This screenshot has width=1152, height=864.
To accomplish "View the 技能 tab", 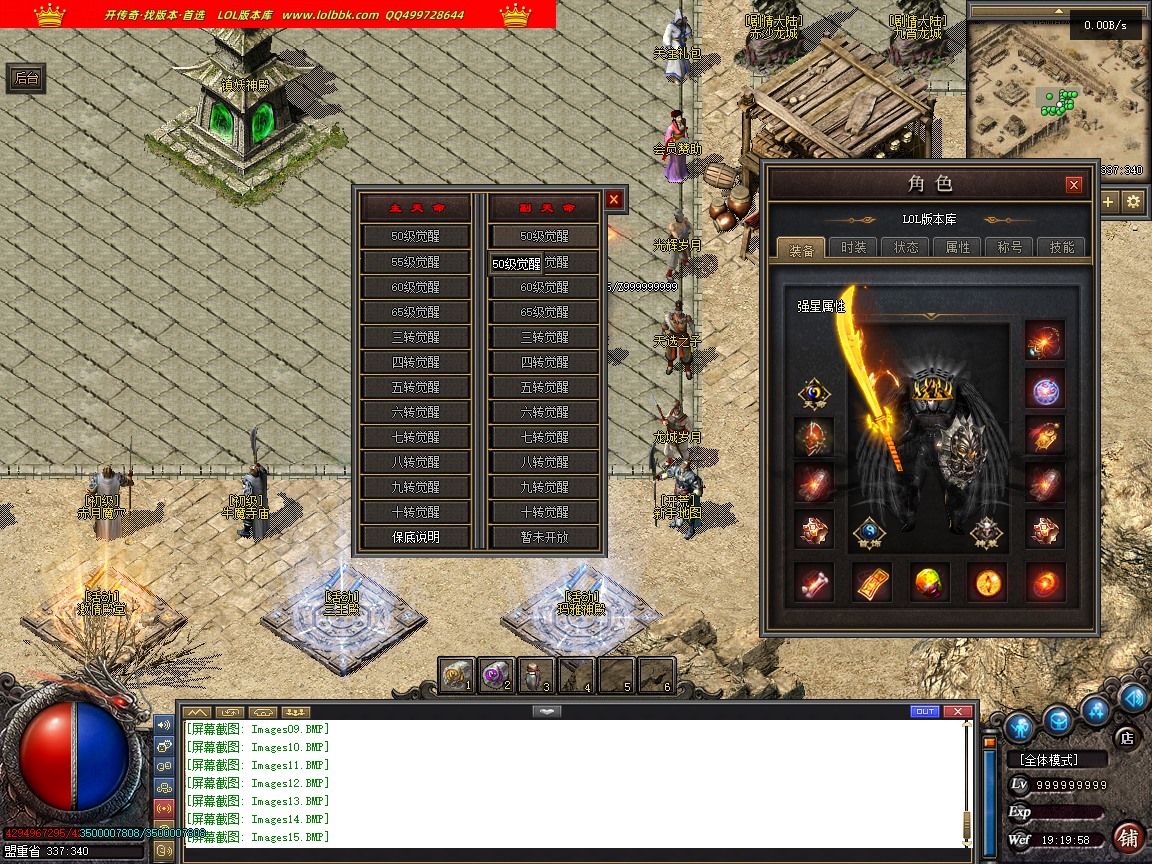I will click(1062, 248).
